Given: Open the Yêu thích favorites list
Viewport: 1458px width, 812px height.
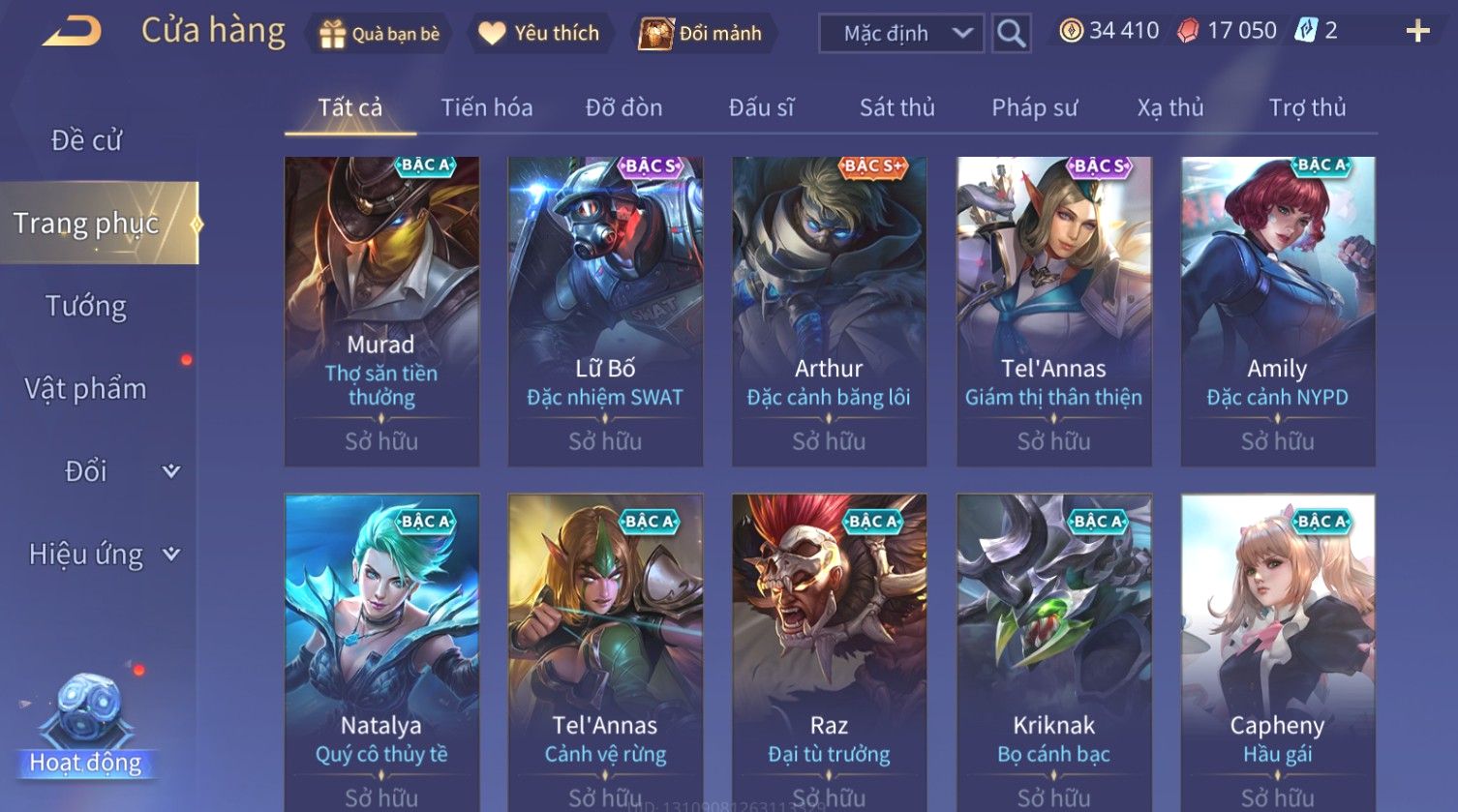Looking at the screenshot, I should pos(540,34).
